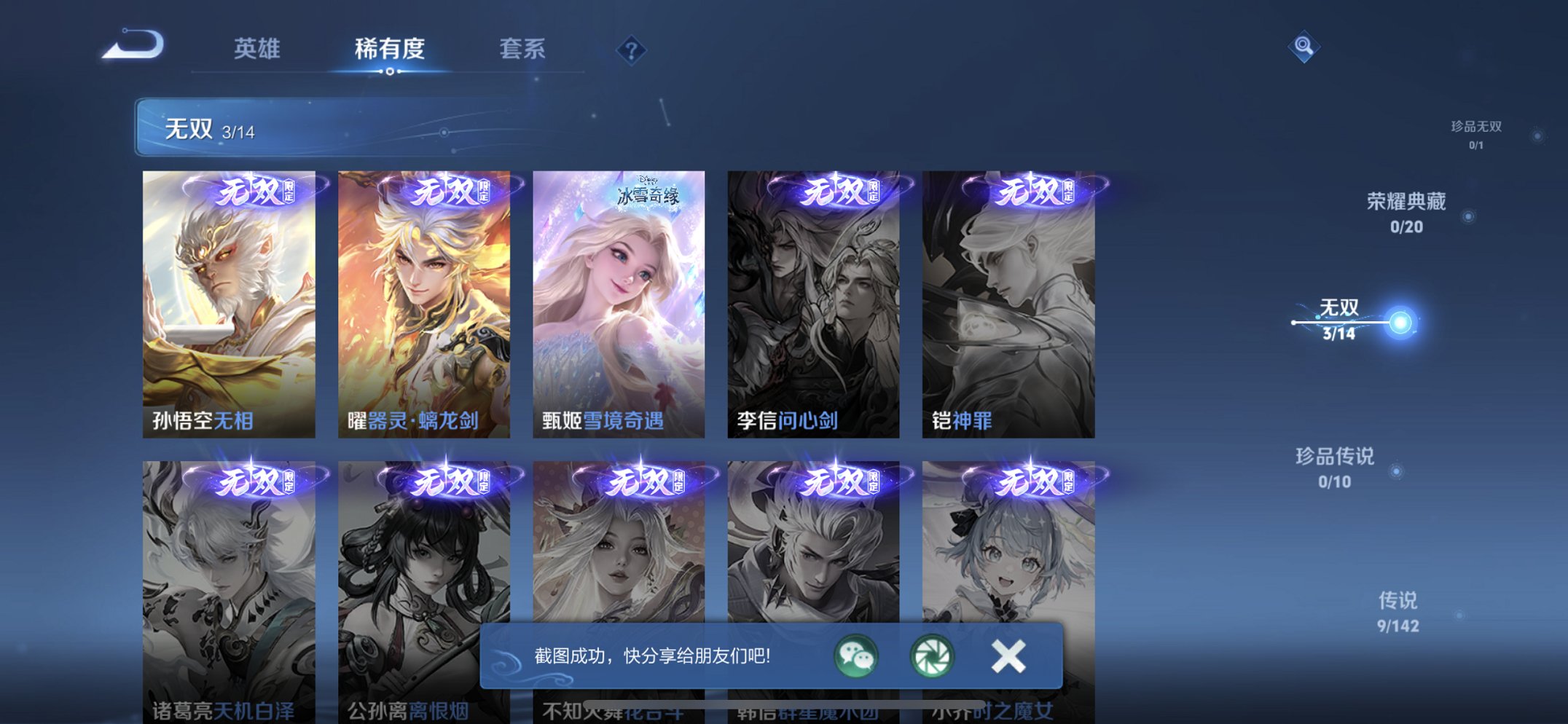This screenshot has height=724, width=1568.
Task: Tap the camera share icon in the toast bar
Action: click(933, 656)
